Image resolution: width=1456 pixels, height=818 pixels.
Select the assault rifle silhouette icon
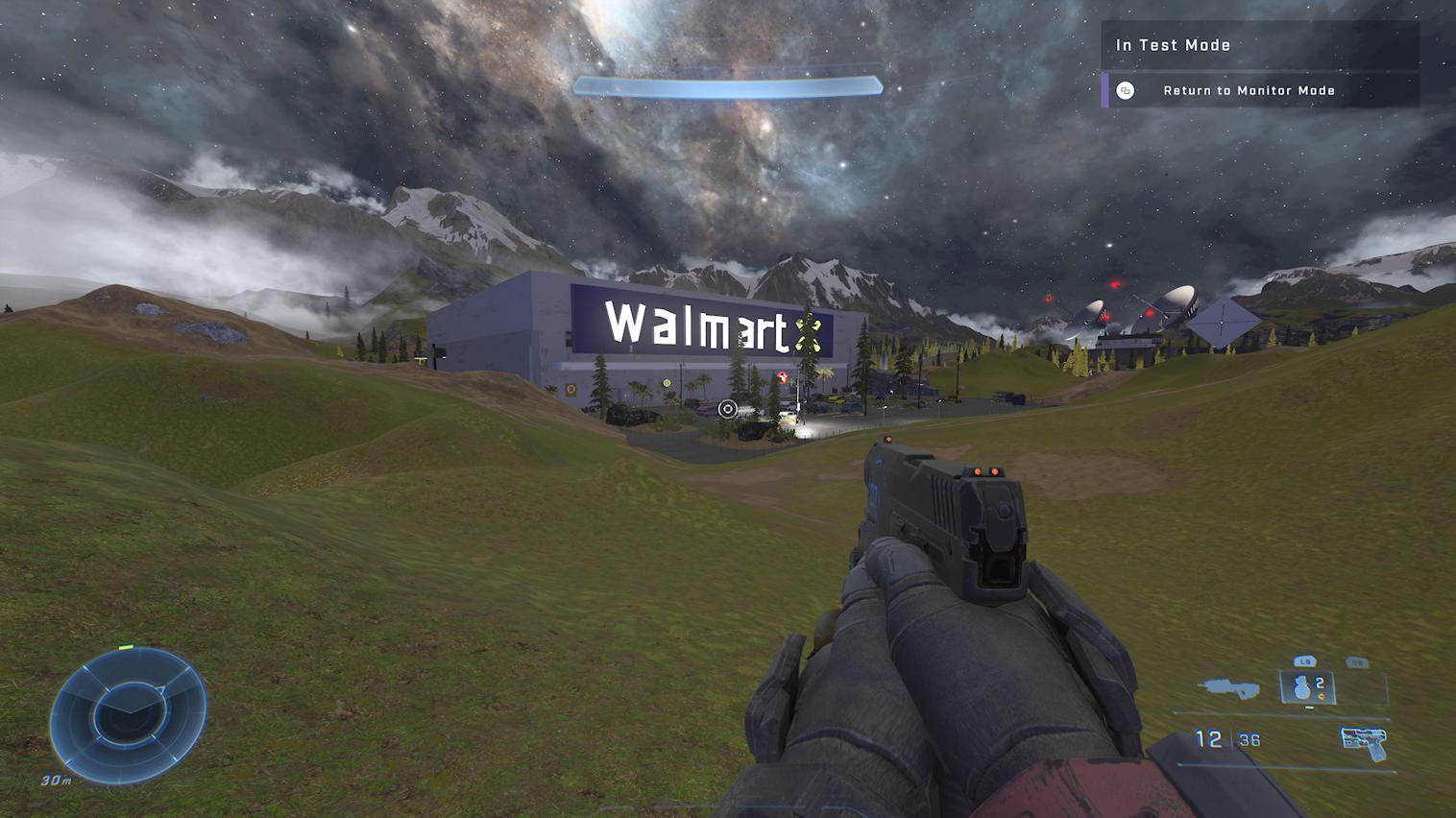1229,687
